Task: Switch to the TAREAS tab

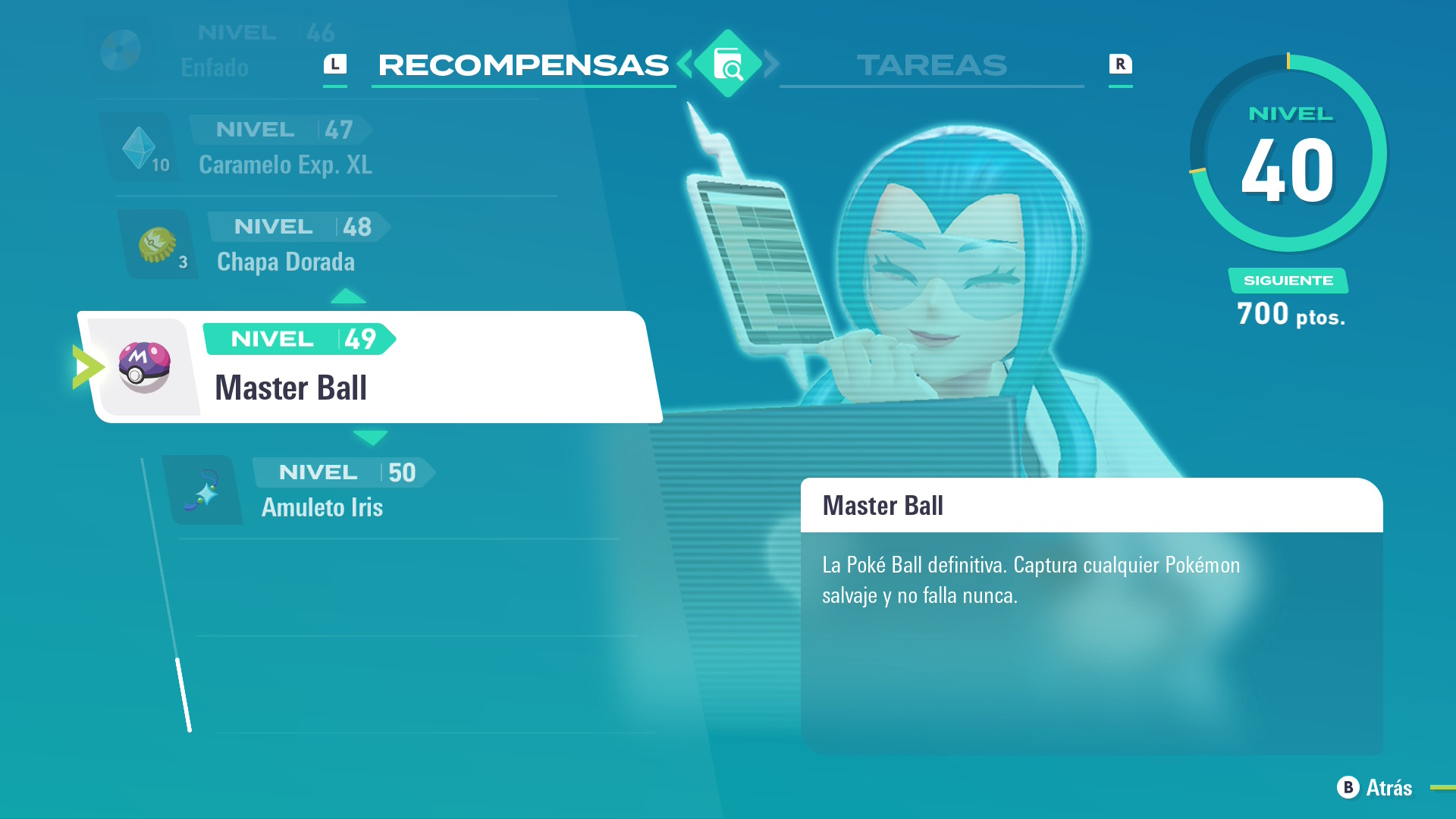Action: point(932,67)
